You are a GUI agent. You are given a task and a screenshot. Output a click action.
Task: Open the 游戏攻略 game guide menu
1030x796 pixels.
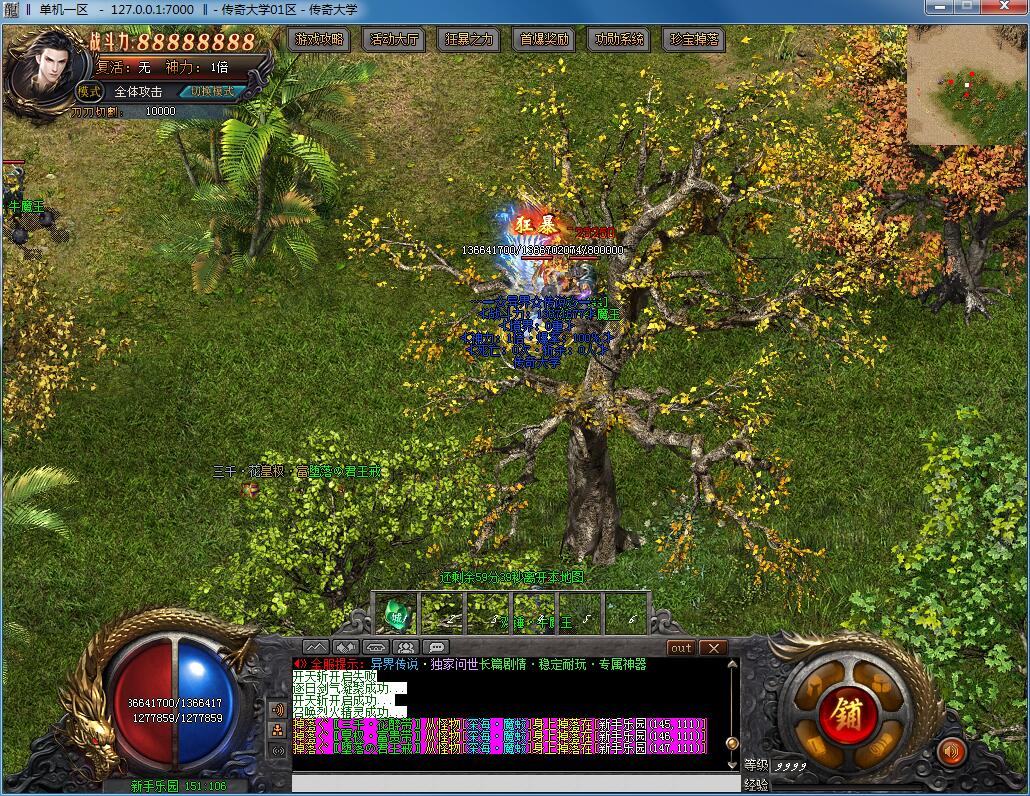coord(320,40)
